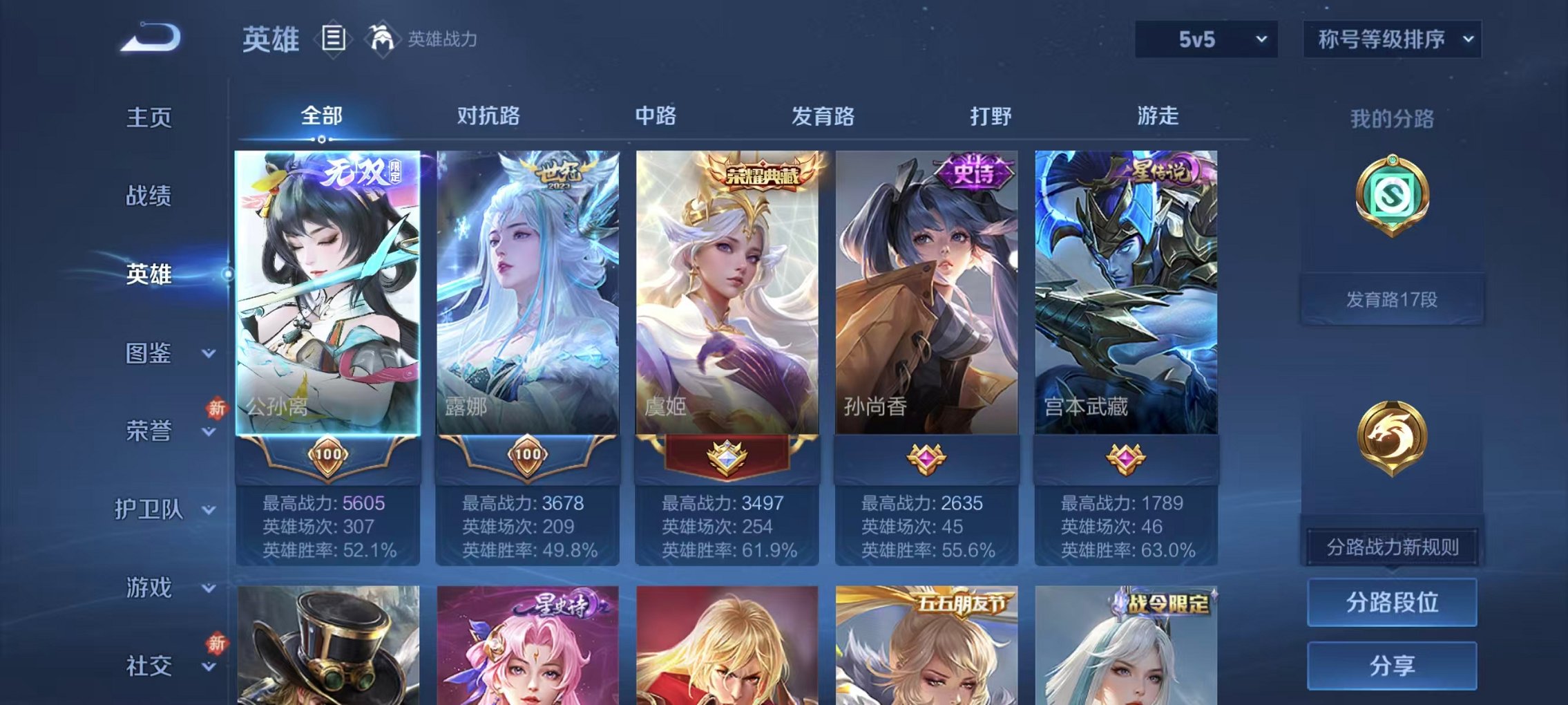This screenshot has height=705, width=1568.
Task: Expand the 图鉴 sidebar section
Action: pos(149,354)
